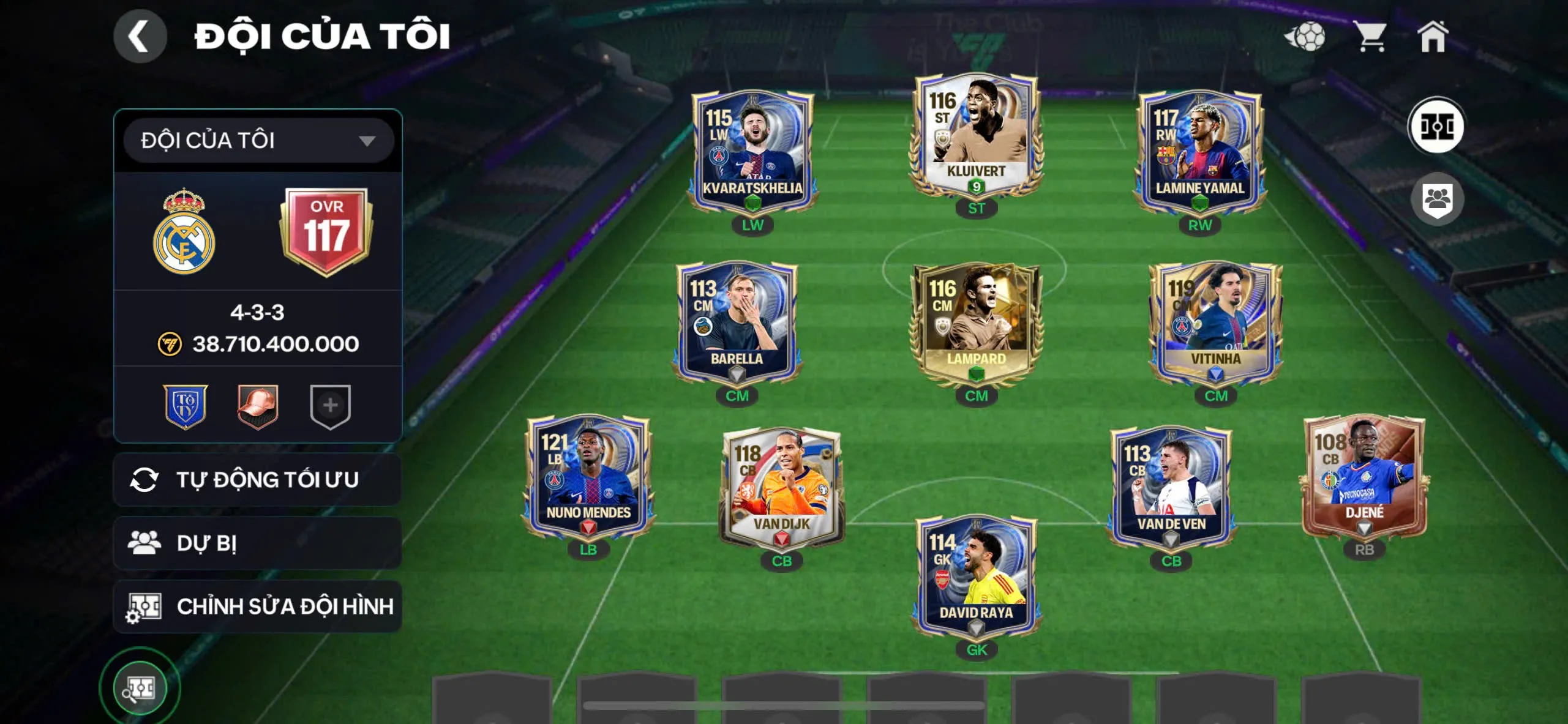Tap the Nuno Mendes LB card
This screenshot has width=1568, height=724.
click(x=588, y=476)
